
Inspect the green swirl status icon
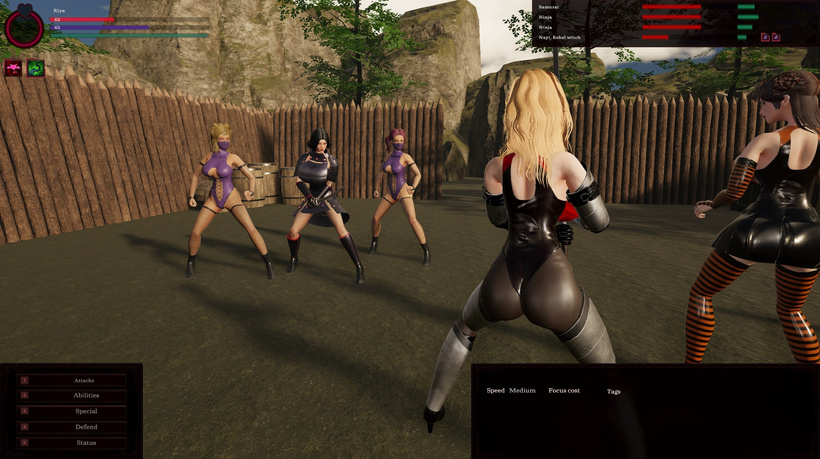[35, 68]
